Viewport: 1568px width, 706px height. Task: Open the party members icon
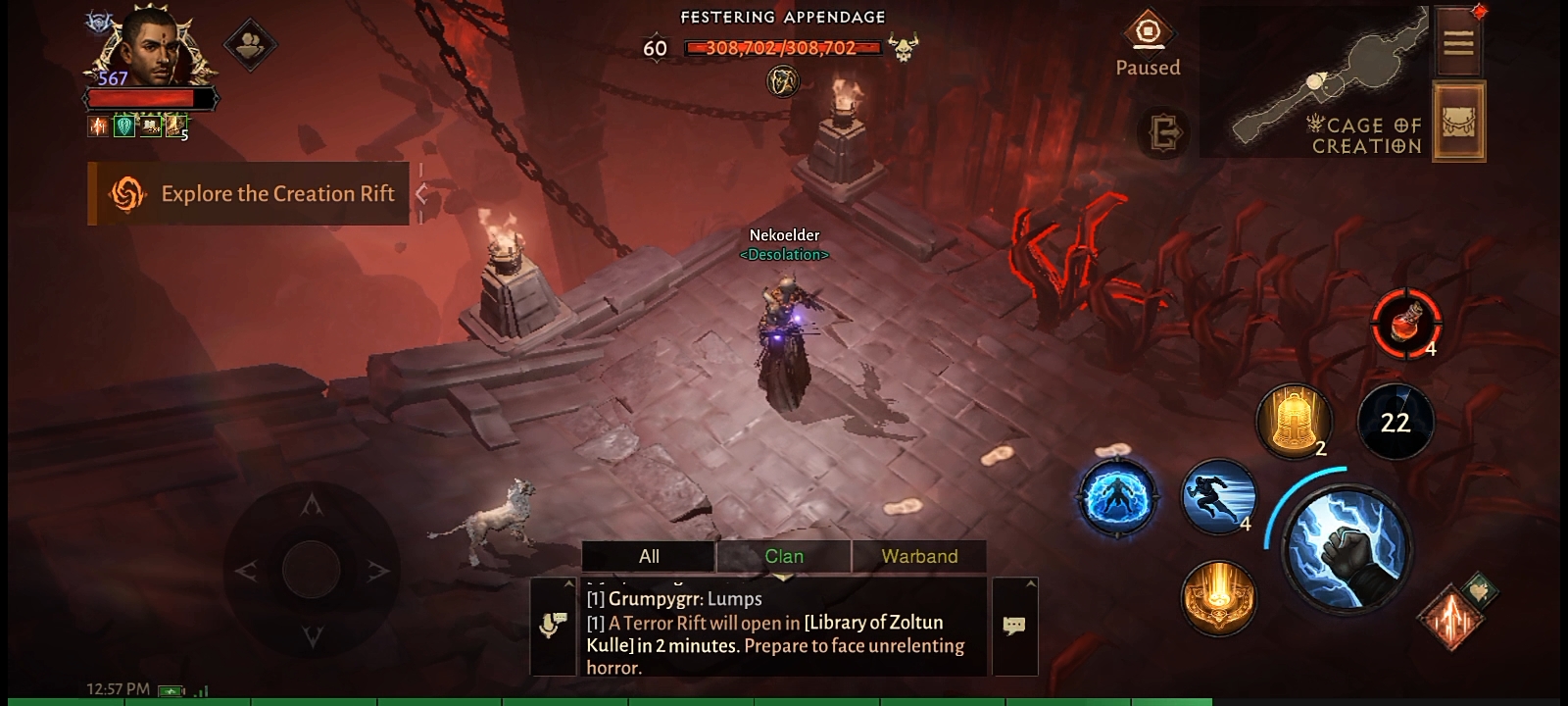coord(250,44)
